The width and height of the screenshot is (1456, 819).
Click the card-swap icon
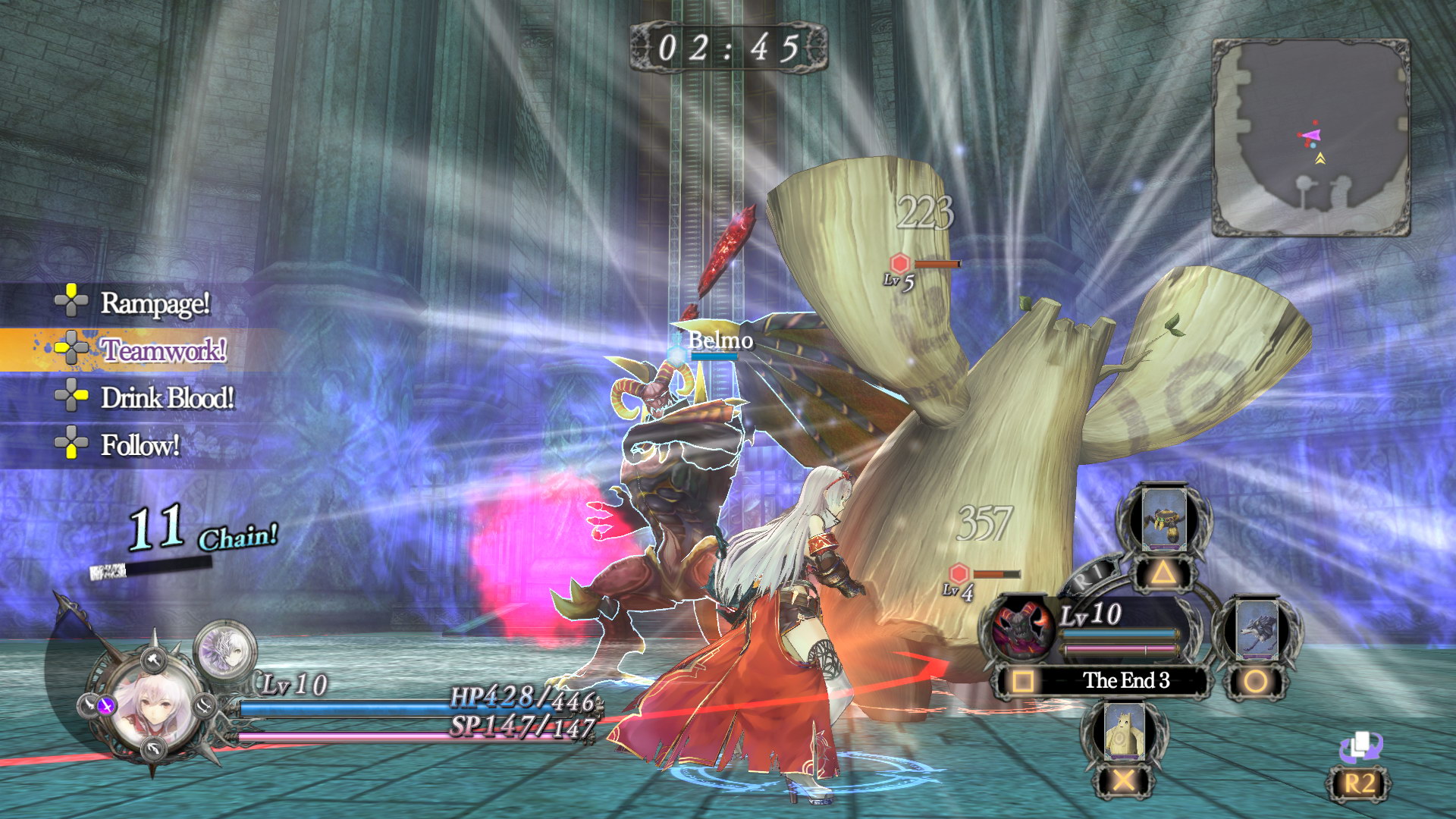coord(1360,746)
